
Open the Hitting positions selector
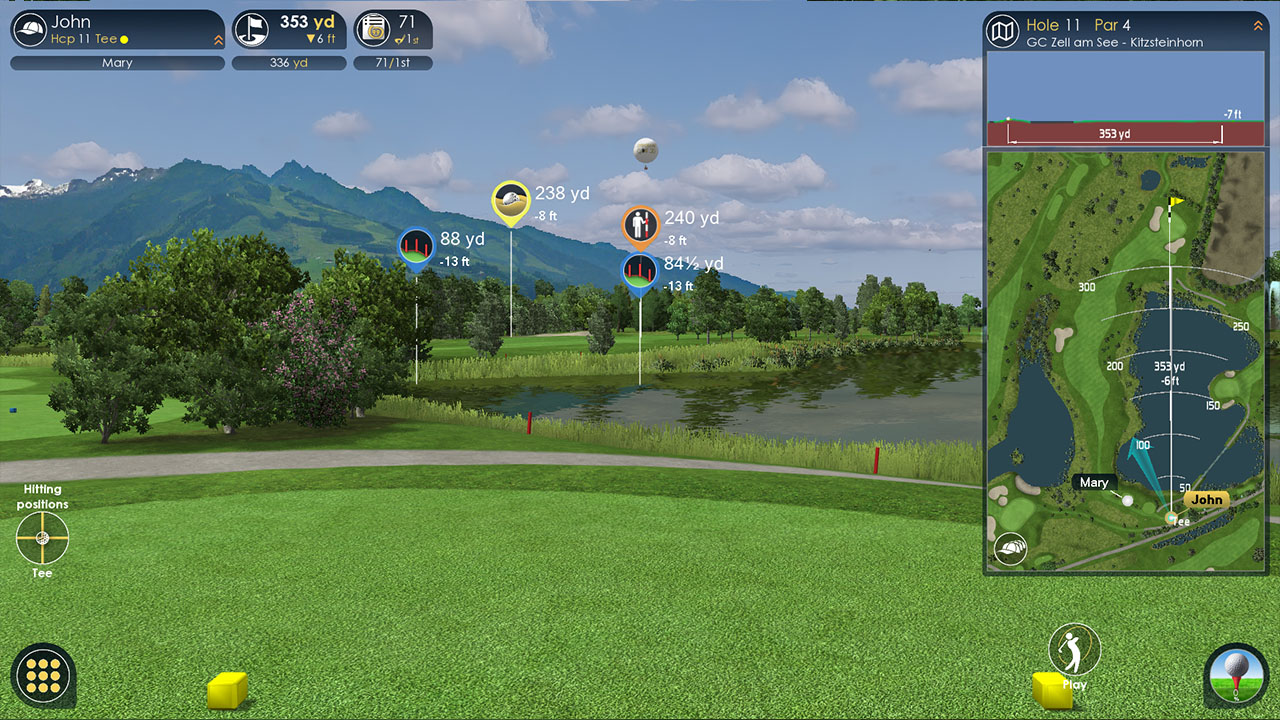pyautogui.click(x=42, y=538)
